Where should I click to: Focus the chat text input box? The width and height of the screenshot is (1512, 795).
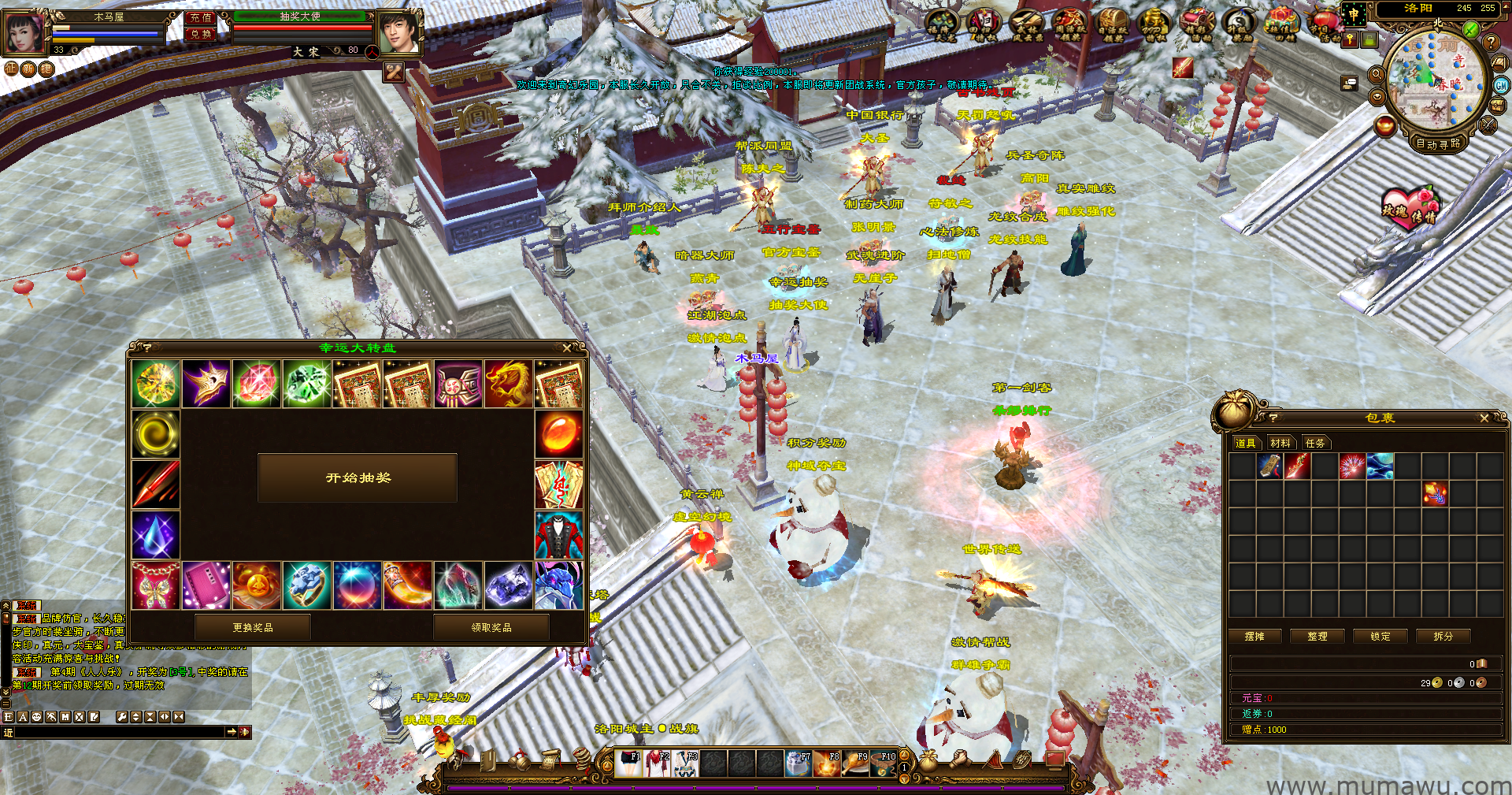[120, 732]
